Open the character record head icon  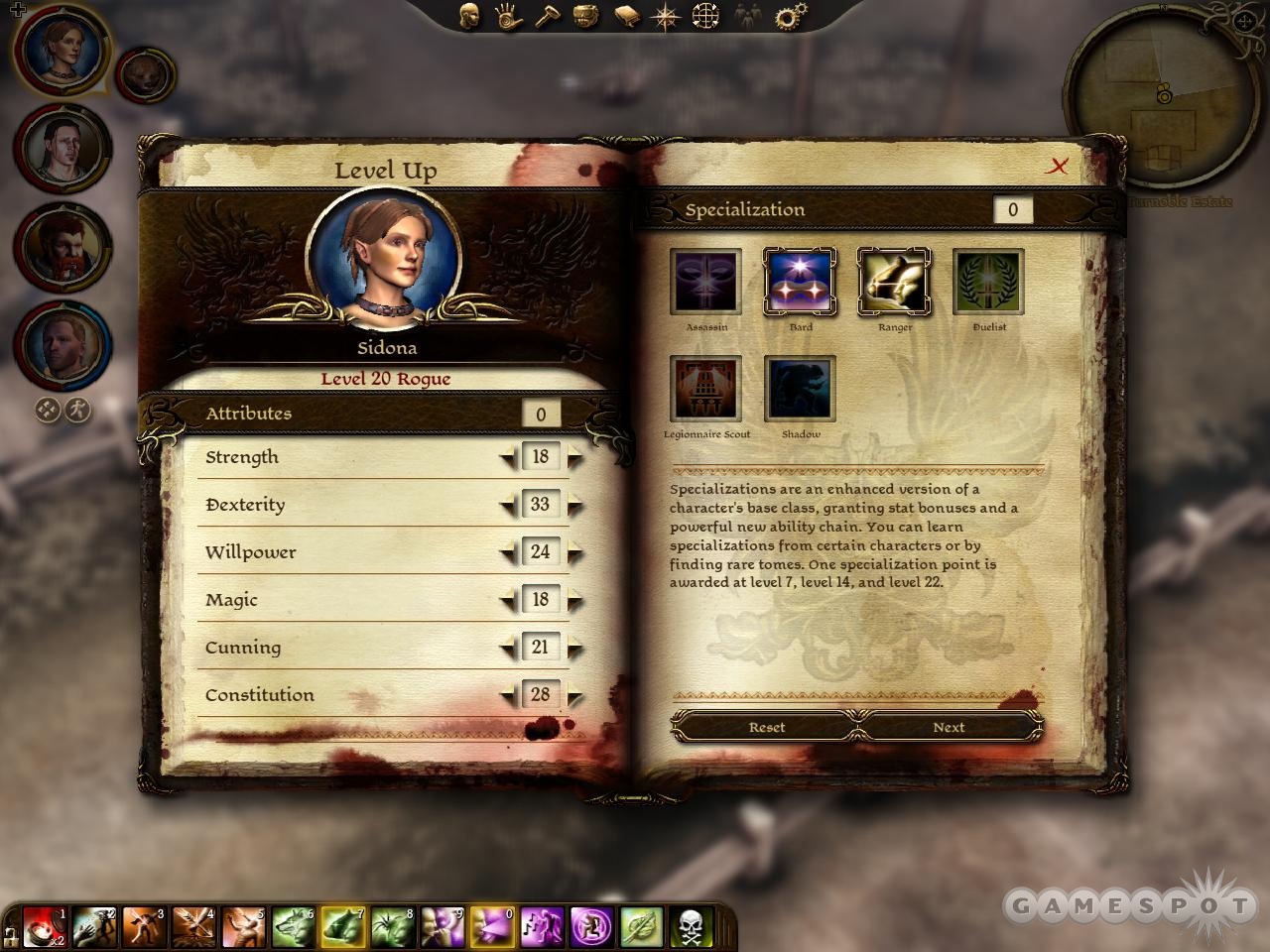470,16
